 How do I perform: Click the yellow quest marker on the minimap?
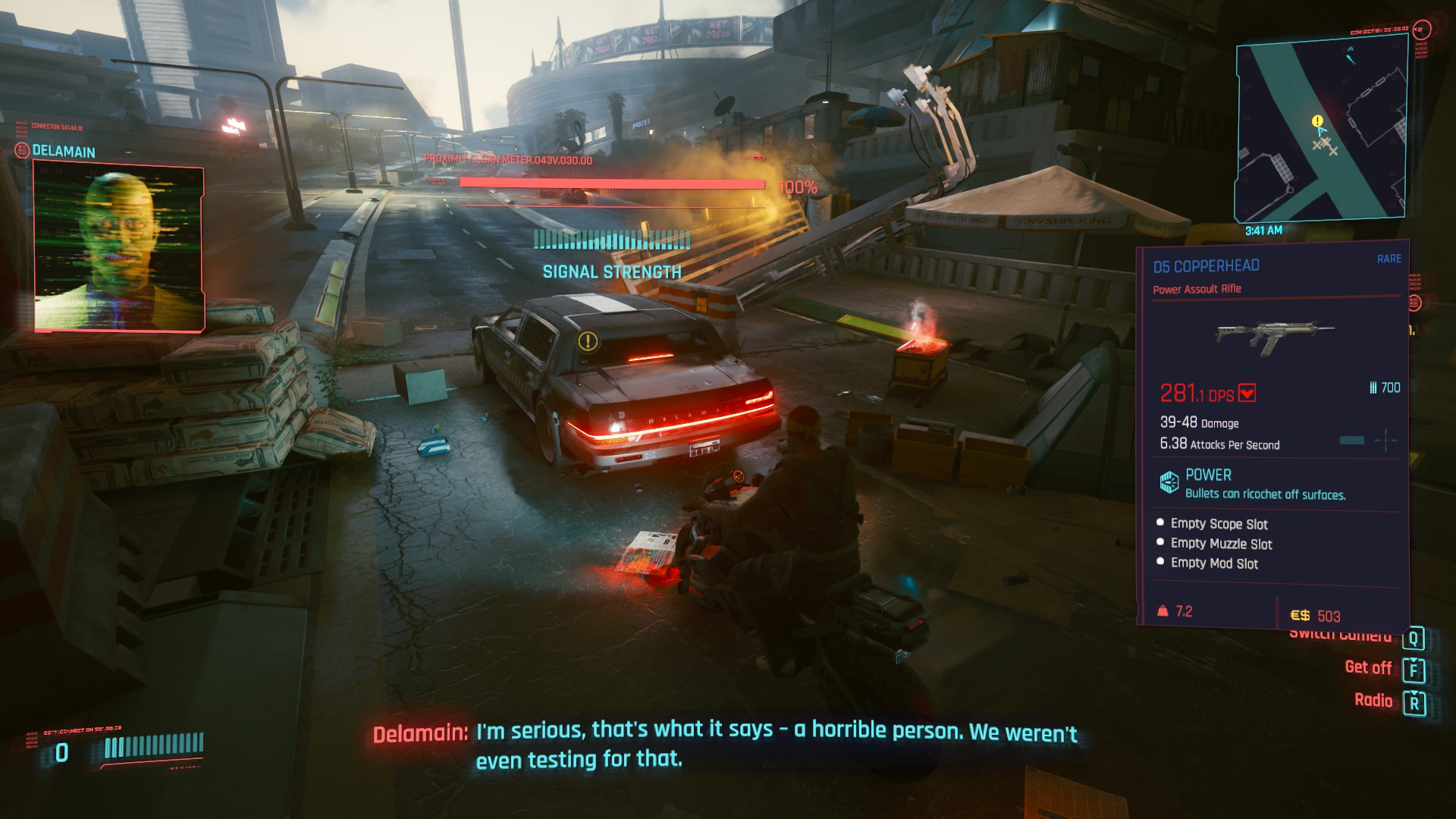[x=1317, y=121]
